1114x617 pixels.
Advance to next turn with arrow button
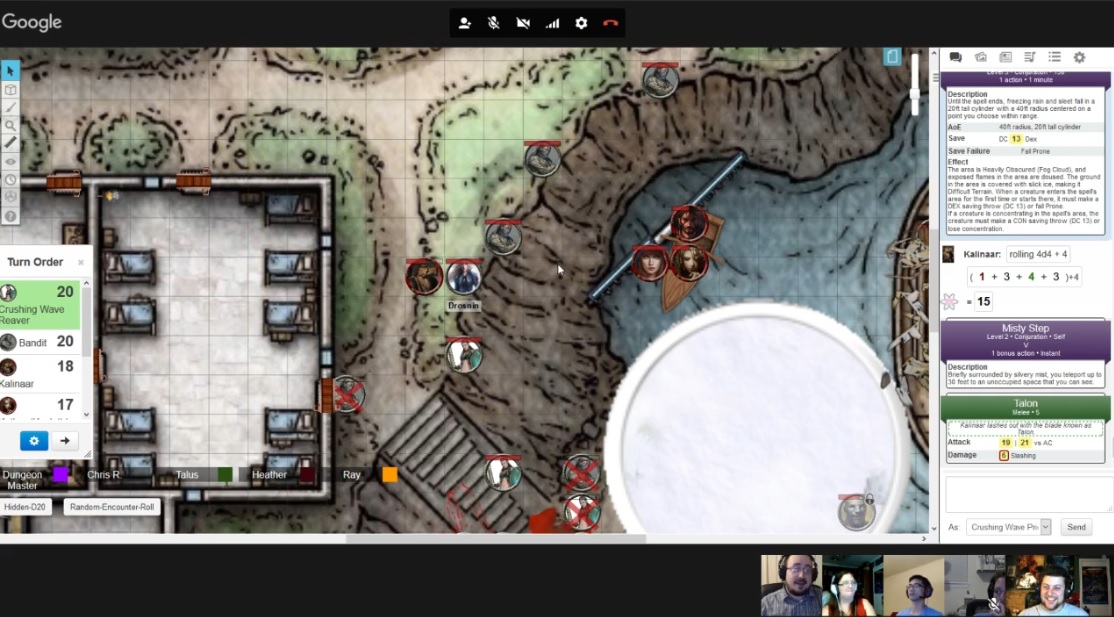tap(65, 440)
